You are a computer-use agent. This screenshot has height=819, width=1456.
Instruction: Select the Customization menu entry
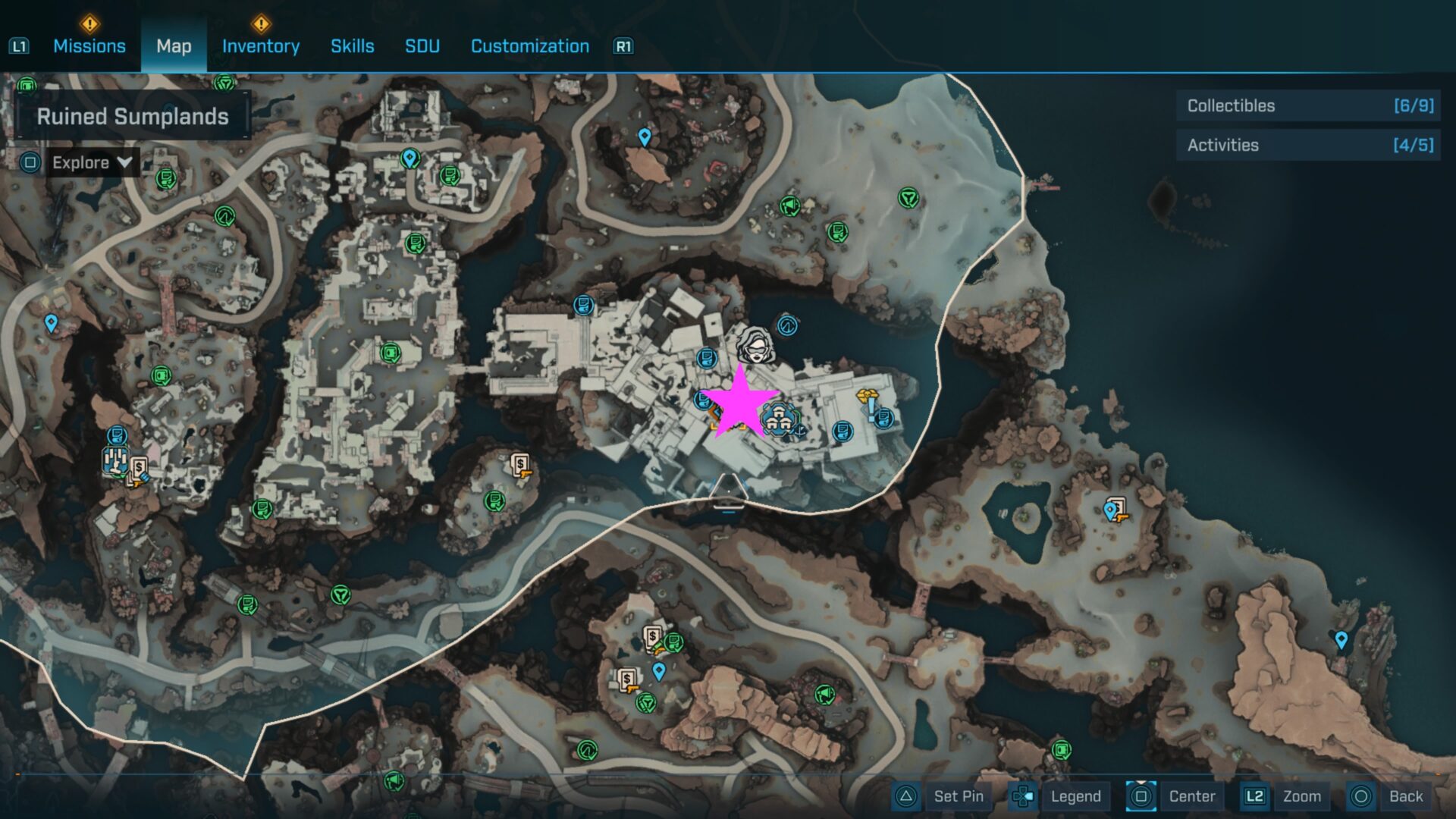coord(529,46)
